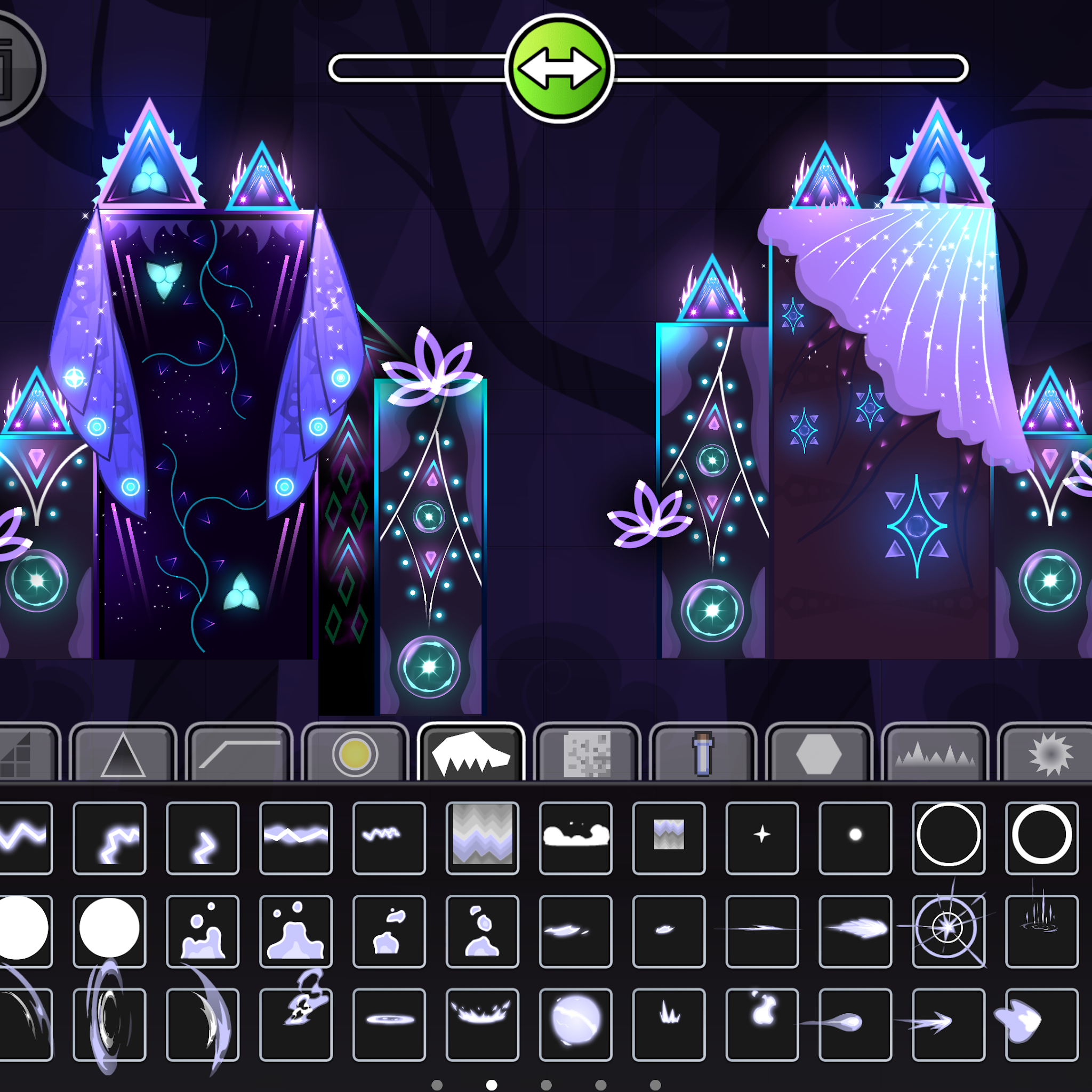Pick the white cloud object
This screenshot has height=1092, width=1092.
point(575,838)
